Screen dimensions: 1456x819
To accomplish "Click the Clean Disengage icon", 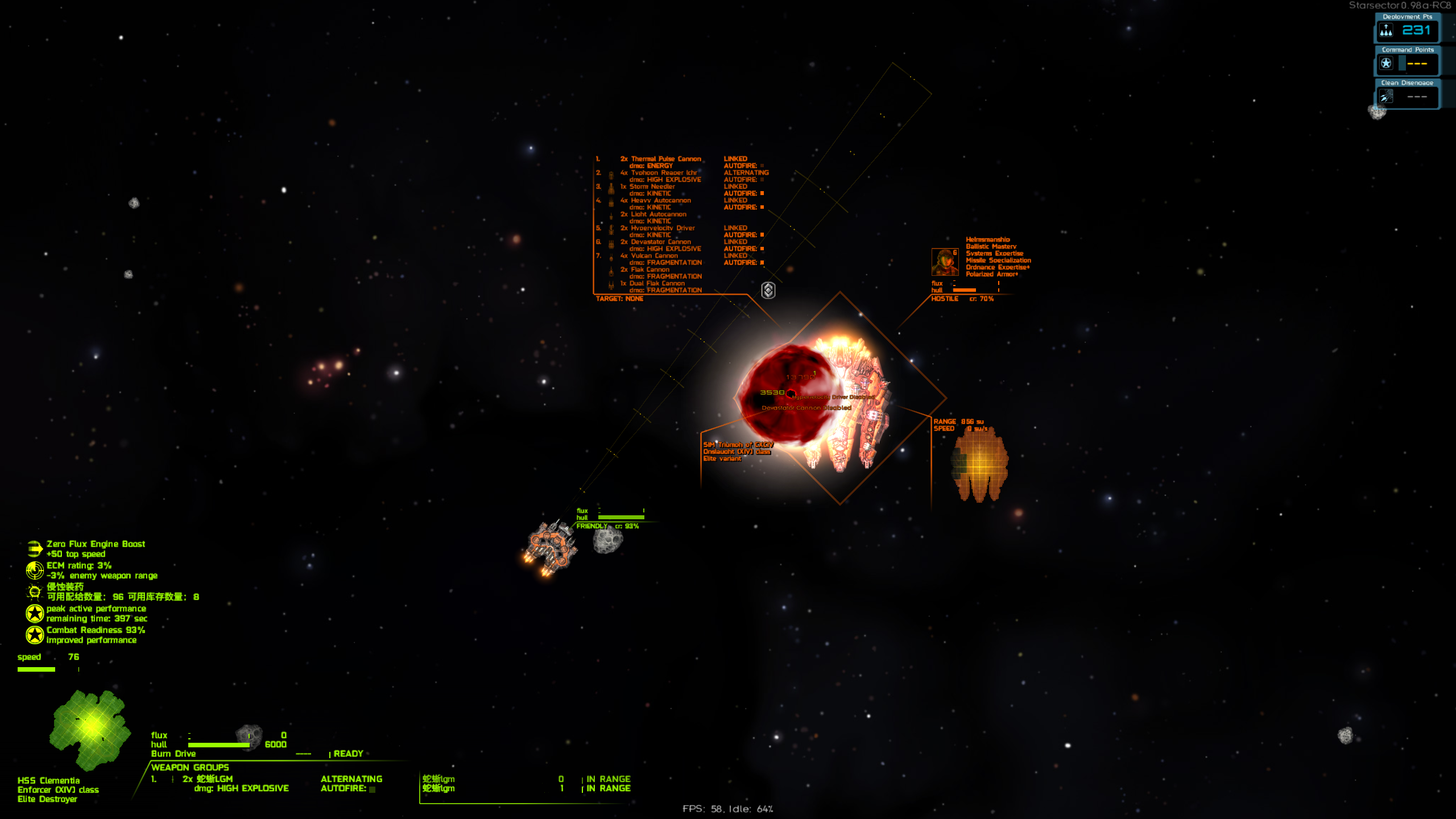I will tap(1386, 97).
